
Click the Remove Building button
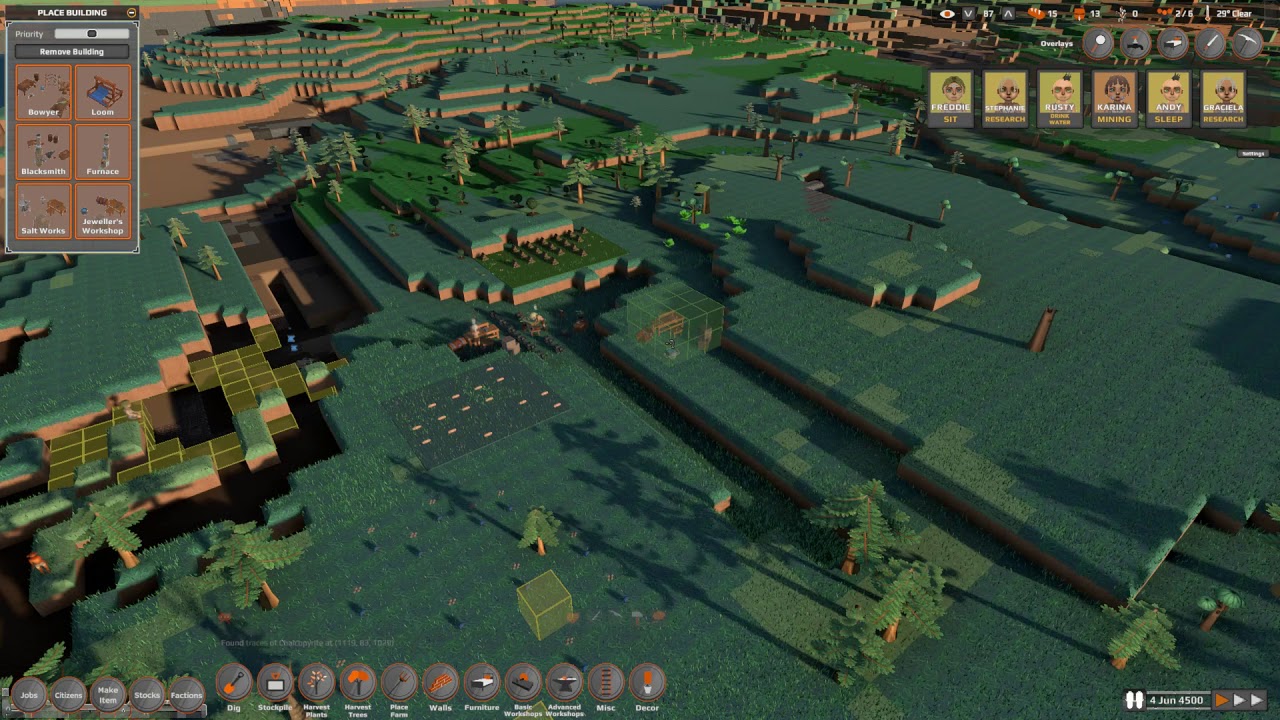72,51
